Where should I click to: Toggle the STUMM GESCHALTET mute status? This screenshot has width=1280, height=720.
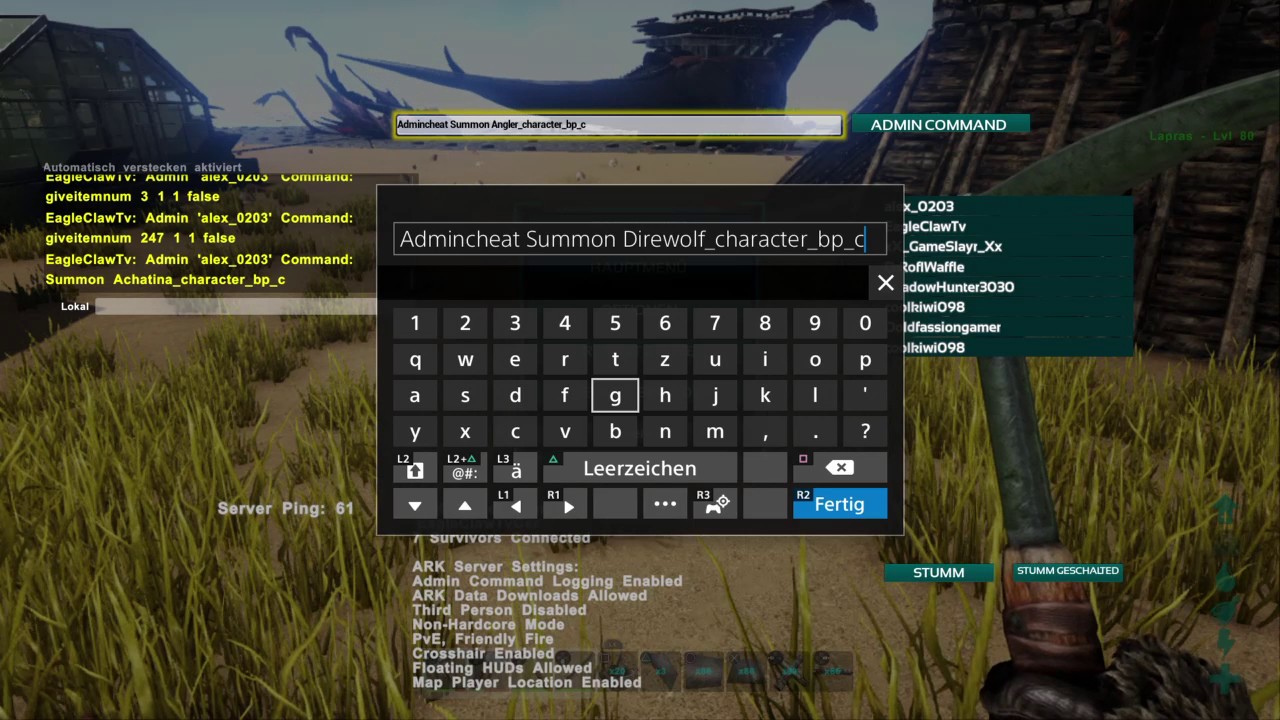[1067, 570]
